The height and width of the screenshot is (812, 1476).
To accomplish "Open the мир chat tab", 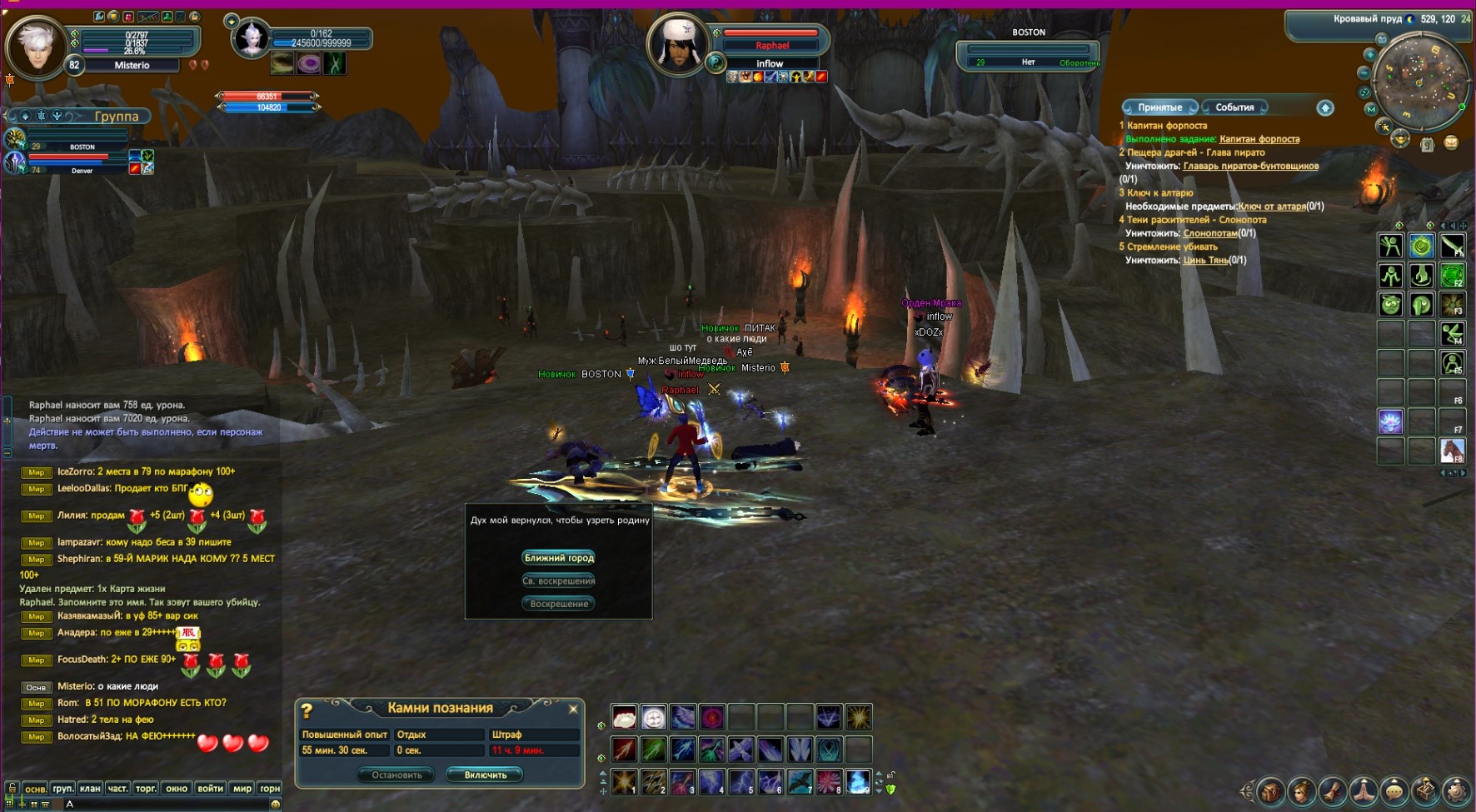I will pos(242,789).
